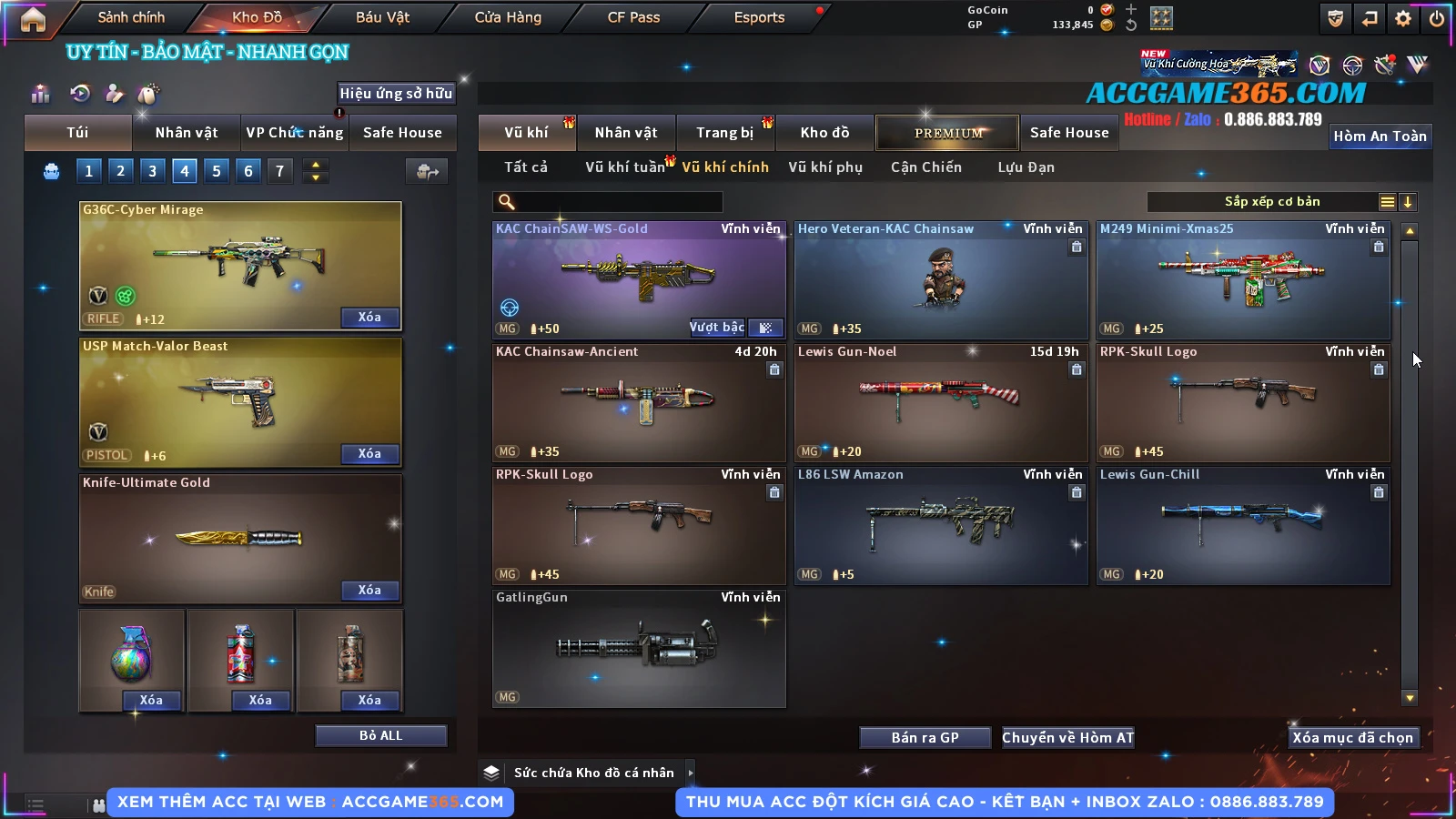The width and height of the screenshot is (1456, 819).
Task: Filter by Vũ khí phụ secondary weapons
Action: [x=825, y=167]
